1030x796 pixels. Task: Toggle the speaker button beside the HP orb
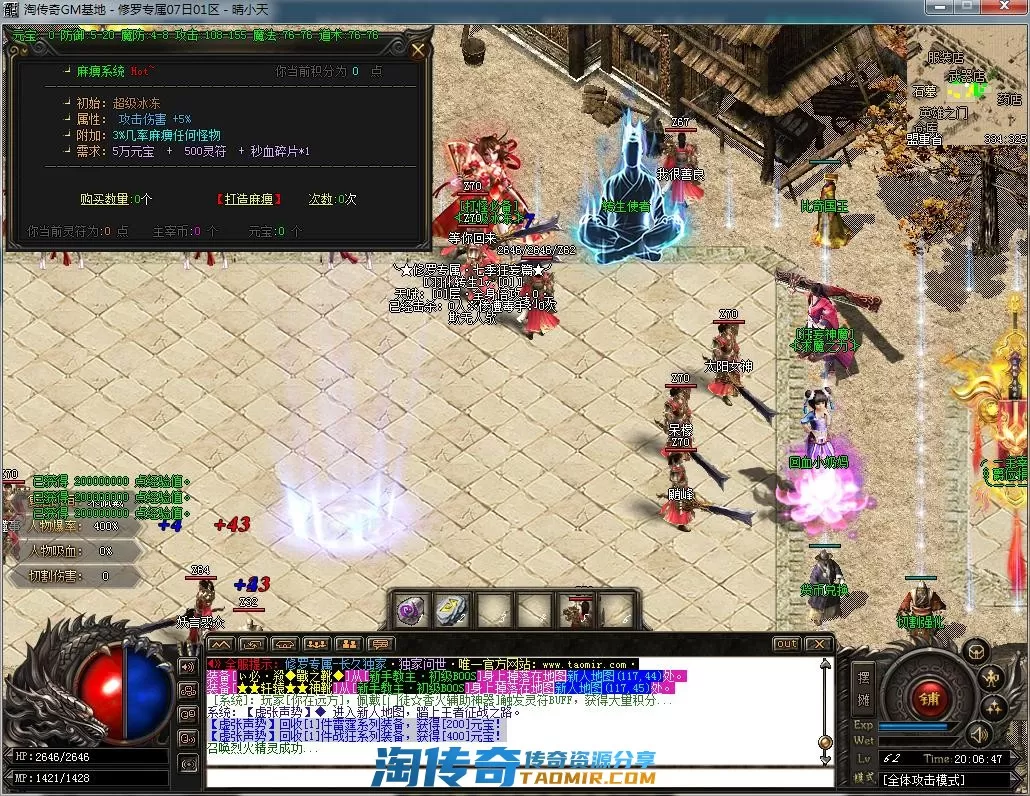tap(187, 667)
